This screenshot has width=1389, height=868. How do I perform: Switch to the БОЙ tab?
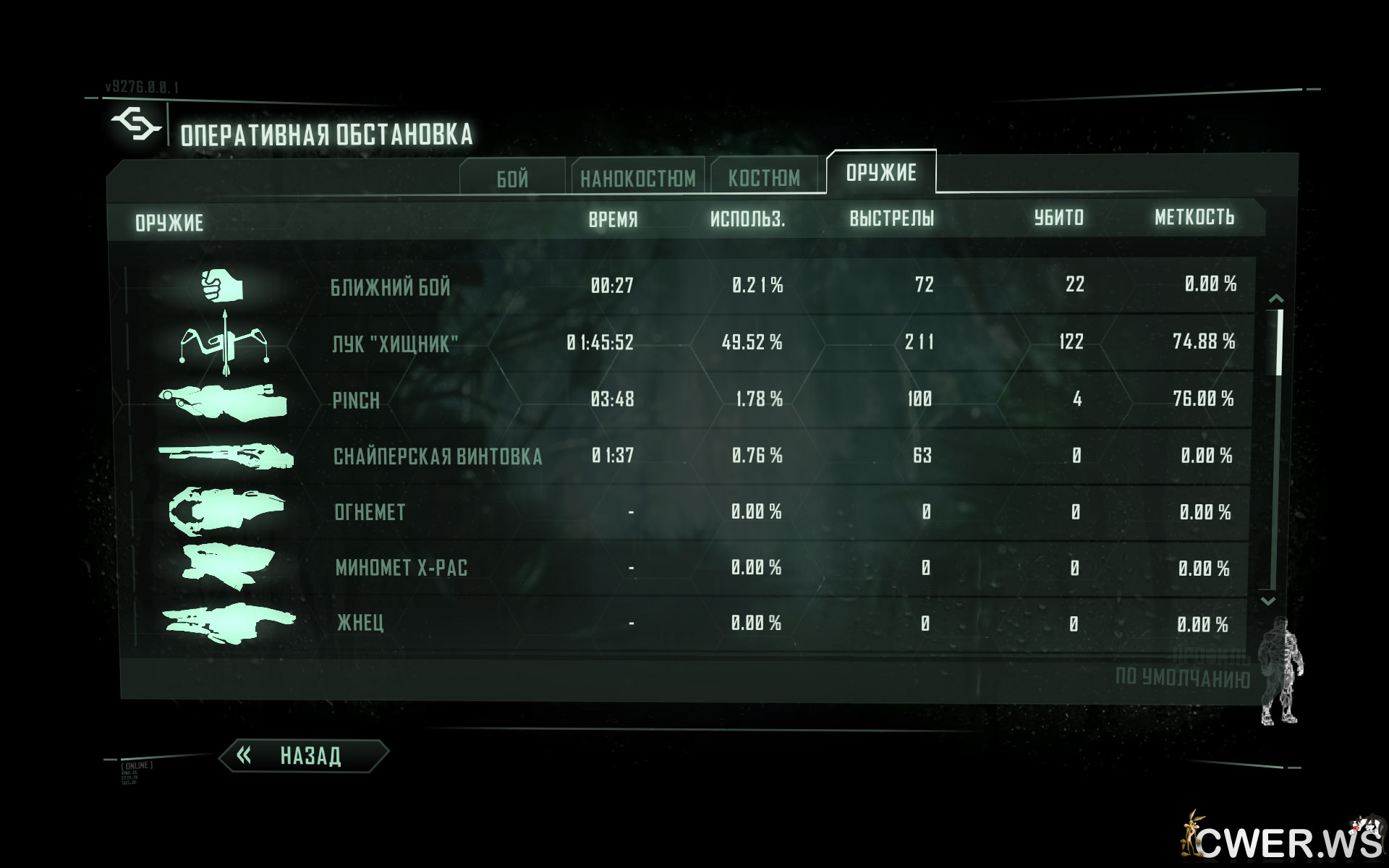[x=512, y=179]
